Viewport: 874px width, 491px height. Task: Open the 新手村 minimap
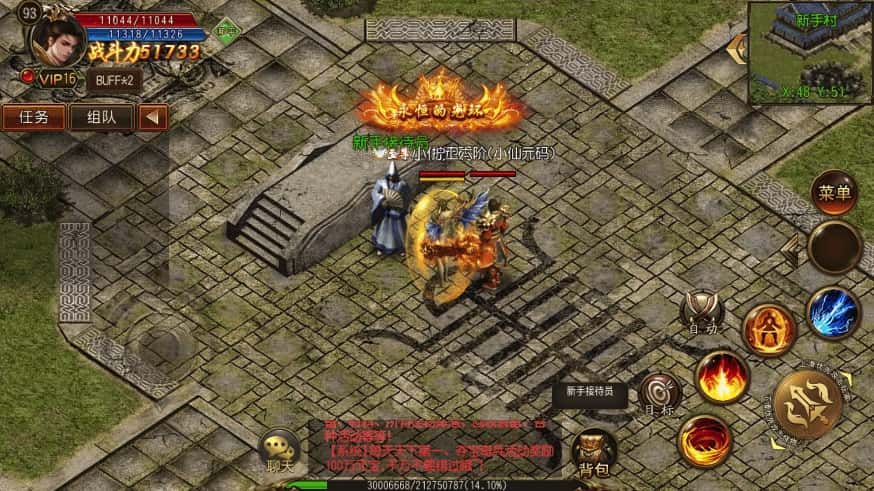[x=810, y=52]
